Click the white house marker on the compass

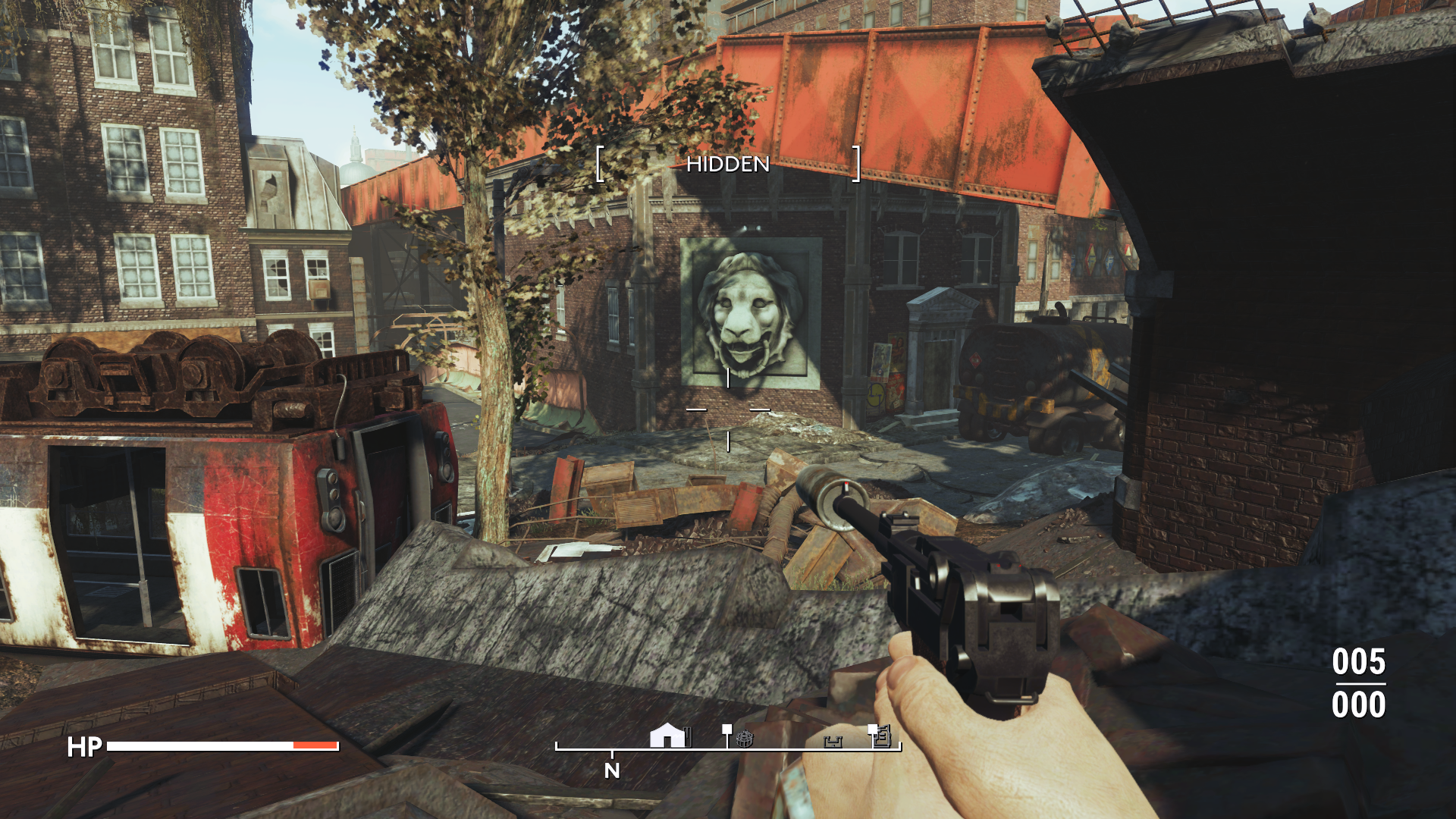667,735
